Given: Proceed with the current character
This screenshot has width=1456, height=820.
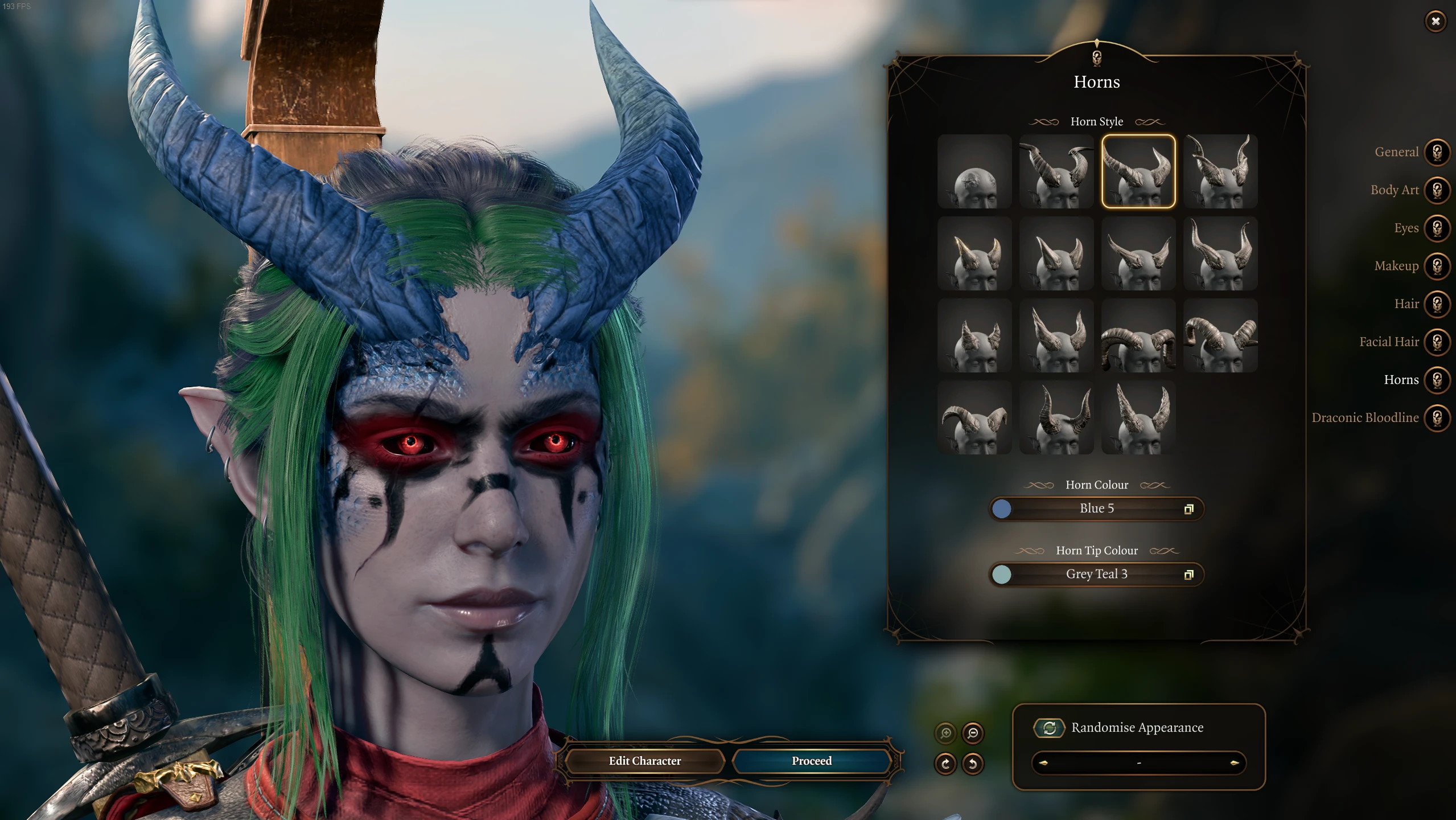Looking at the screenshot, I should [x=811, y=761].
